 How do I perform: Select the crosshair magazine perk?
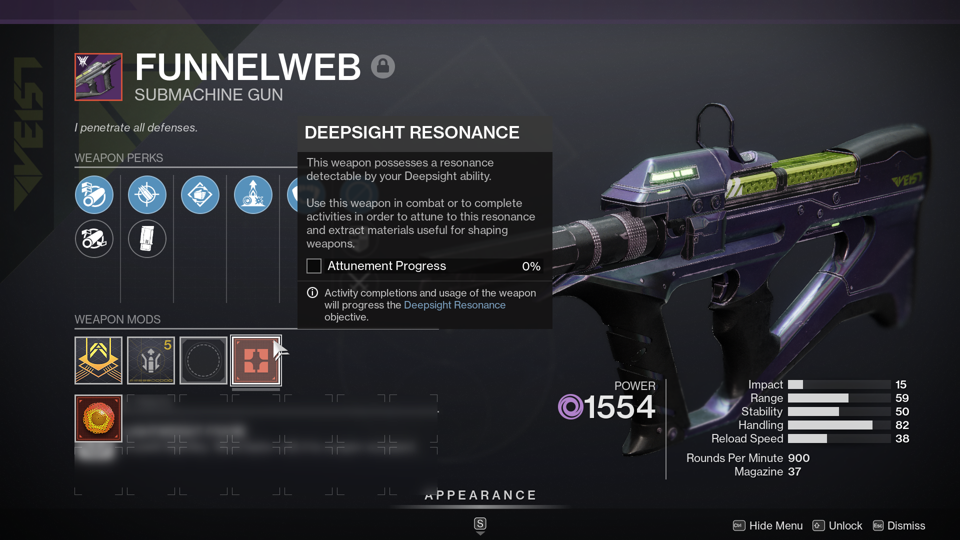pyautogui.click(x=147, y=194)
